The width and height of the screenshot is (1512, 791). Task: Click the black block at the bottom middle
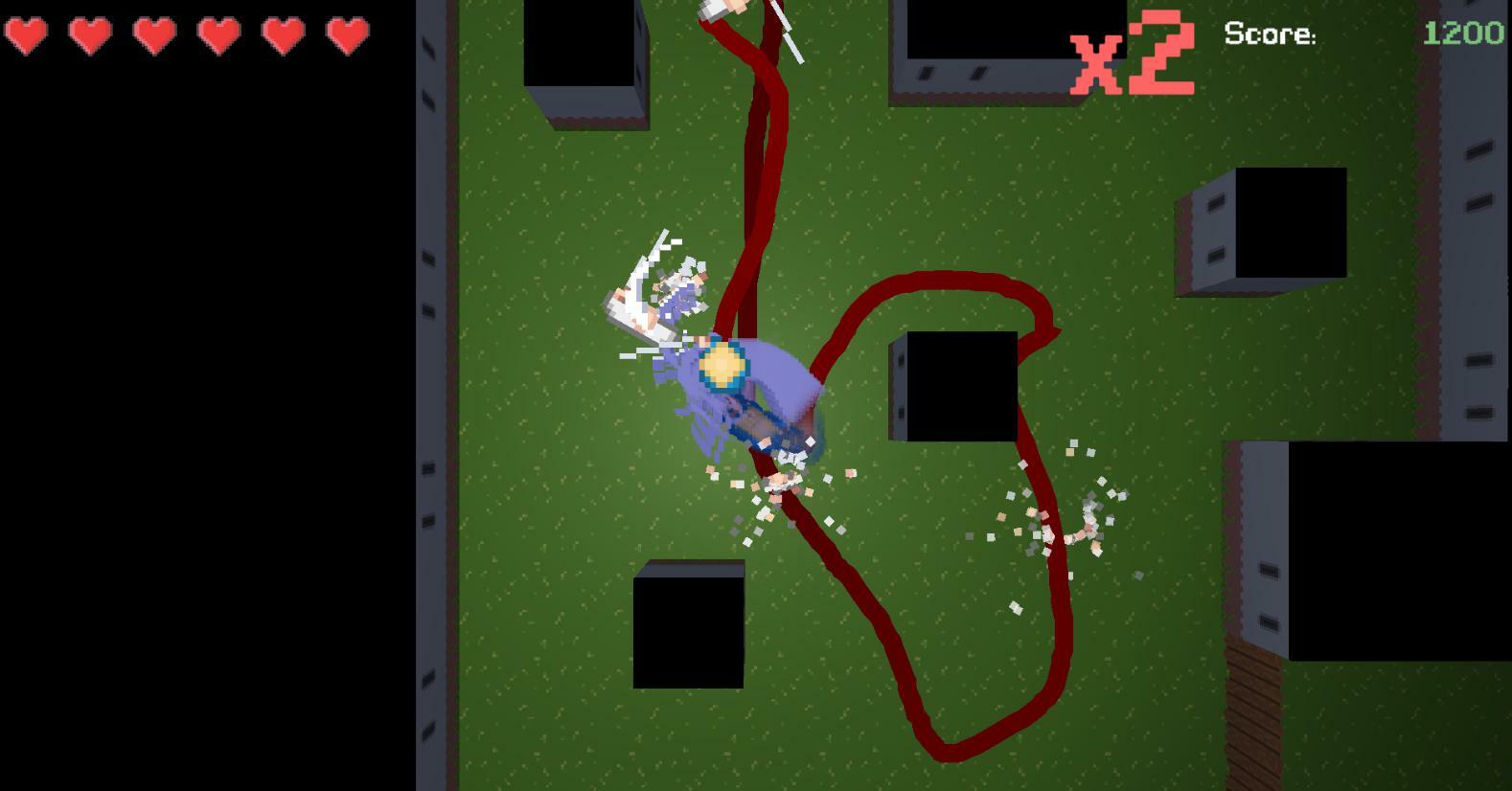[688, 627]
